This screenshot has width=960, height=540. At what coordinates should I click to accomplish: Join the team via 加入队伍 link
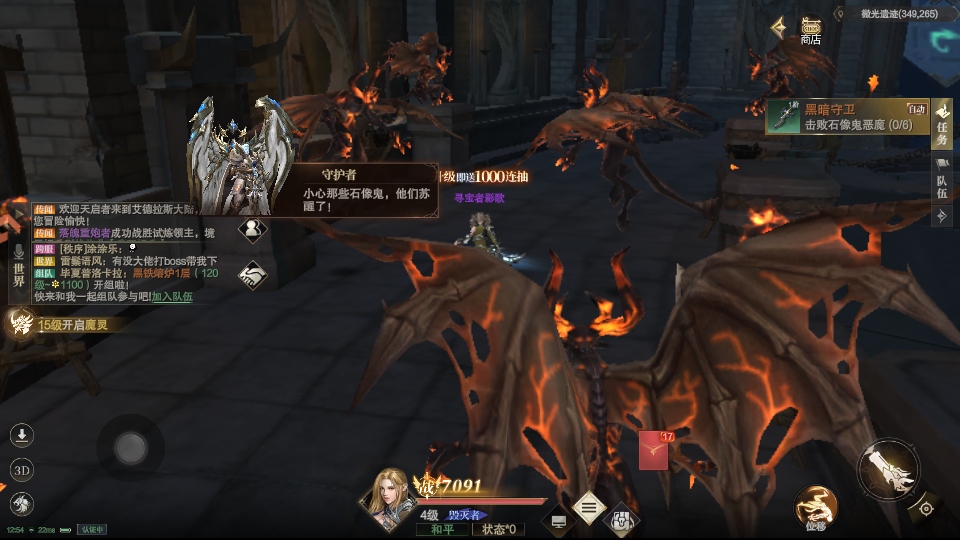point(172,297)
